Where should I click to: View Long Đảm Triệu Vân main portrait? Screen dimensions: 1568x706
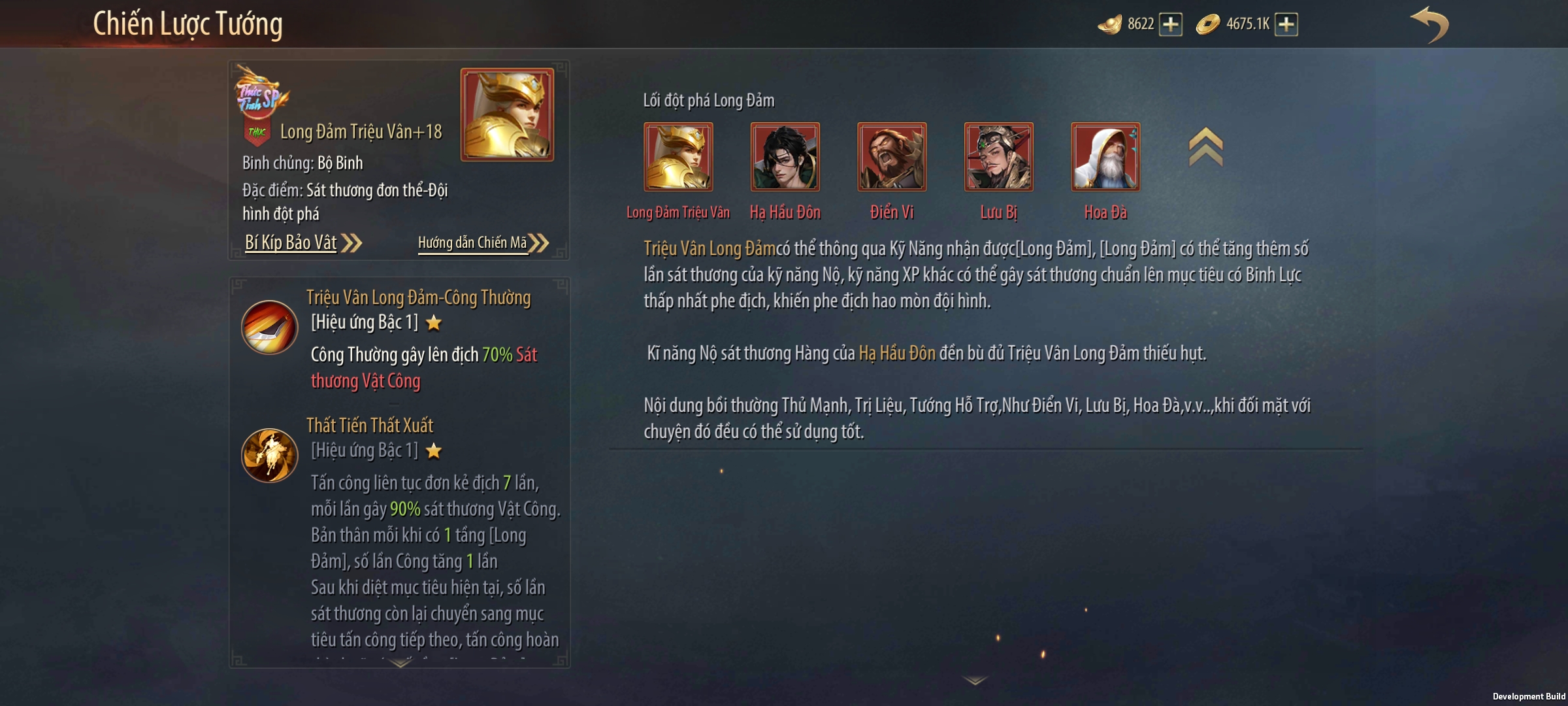(507, 114)
